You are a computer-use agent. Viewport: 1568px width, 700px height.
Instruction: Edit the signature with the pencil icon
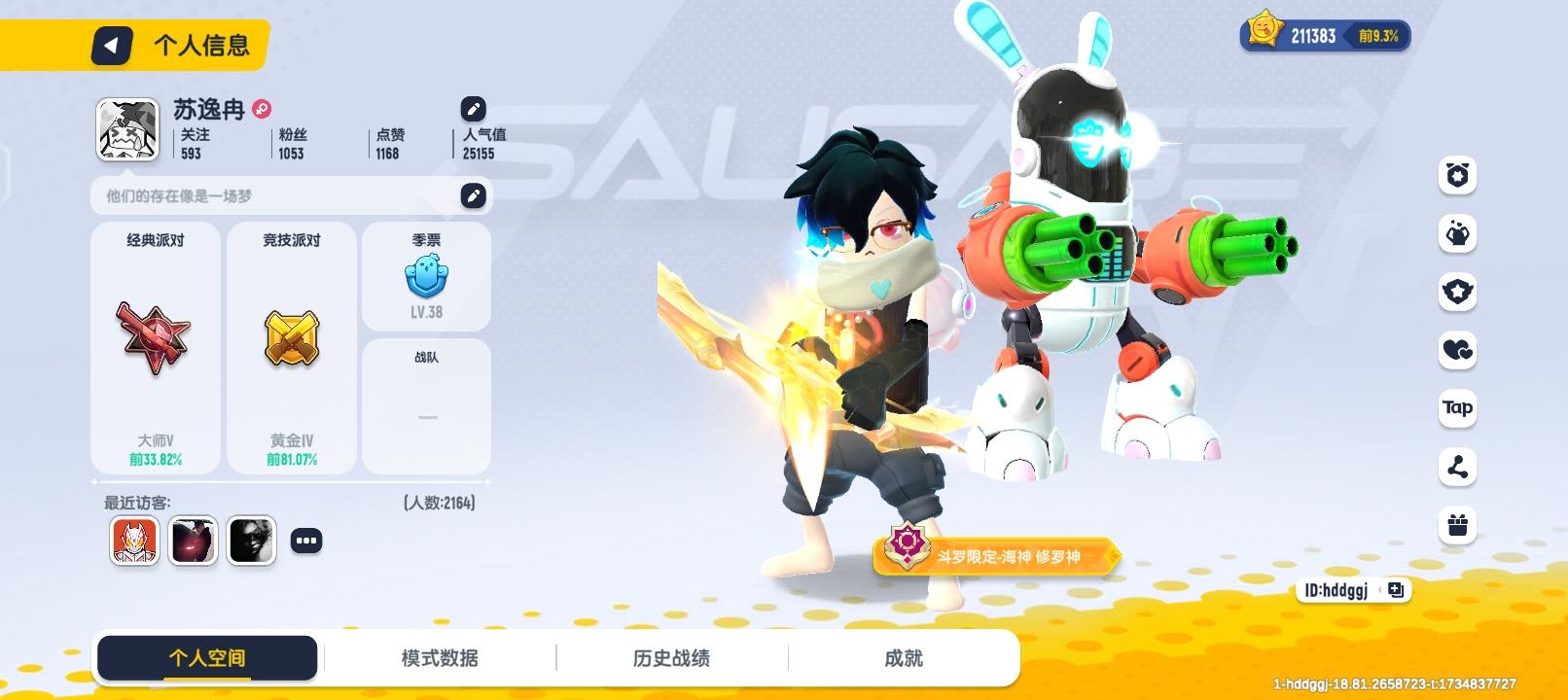[474, 195]
